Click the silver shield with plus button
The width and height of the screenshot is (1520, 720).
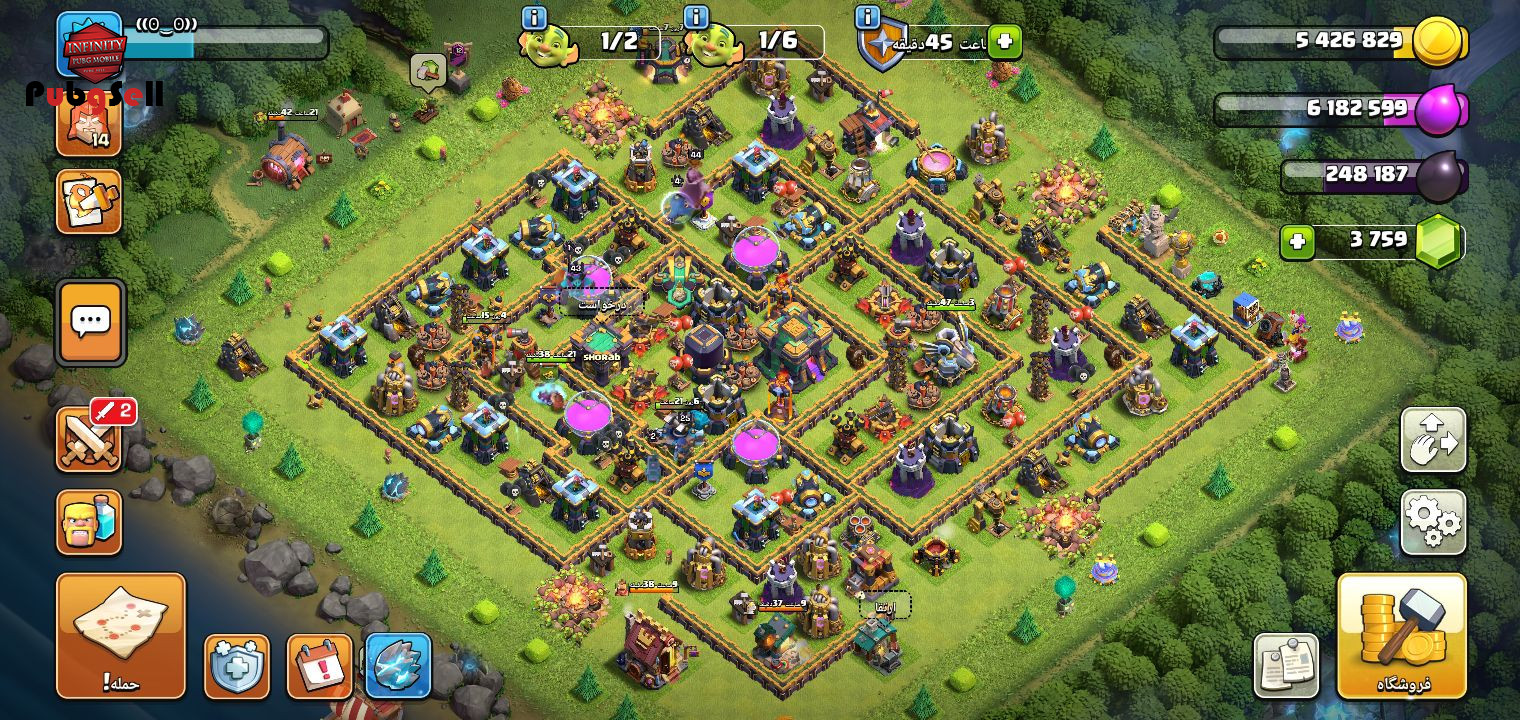pos(237,666)
